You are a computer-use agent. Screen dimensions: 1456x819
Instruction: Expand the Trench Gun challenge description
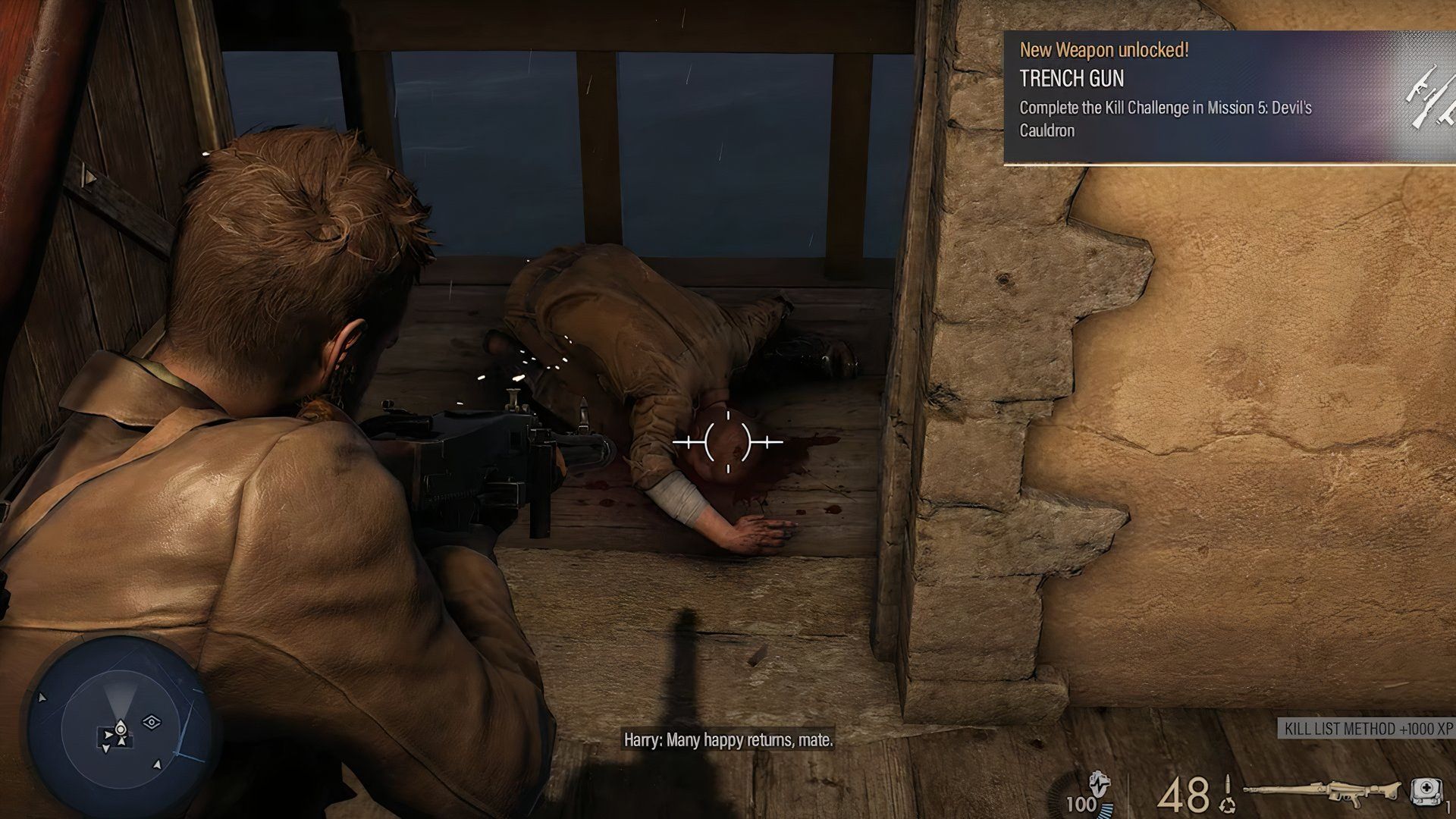[1168, 119]
